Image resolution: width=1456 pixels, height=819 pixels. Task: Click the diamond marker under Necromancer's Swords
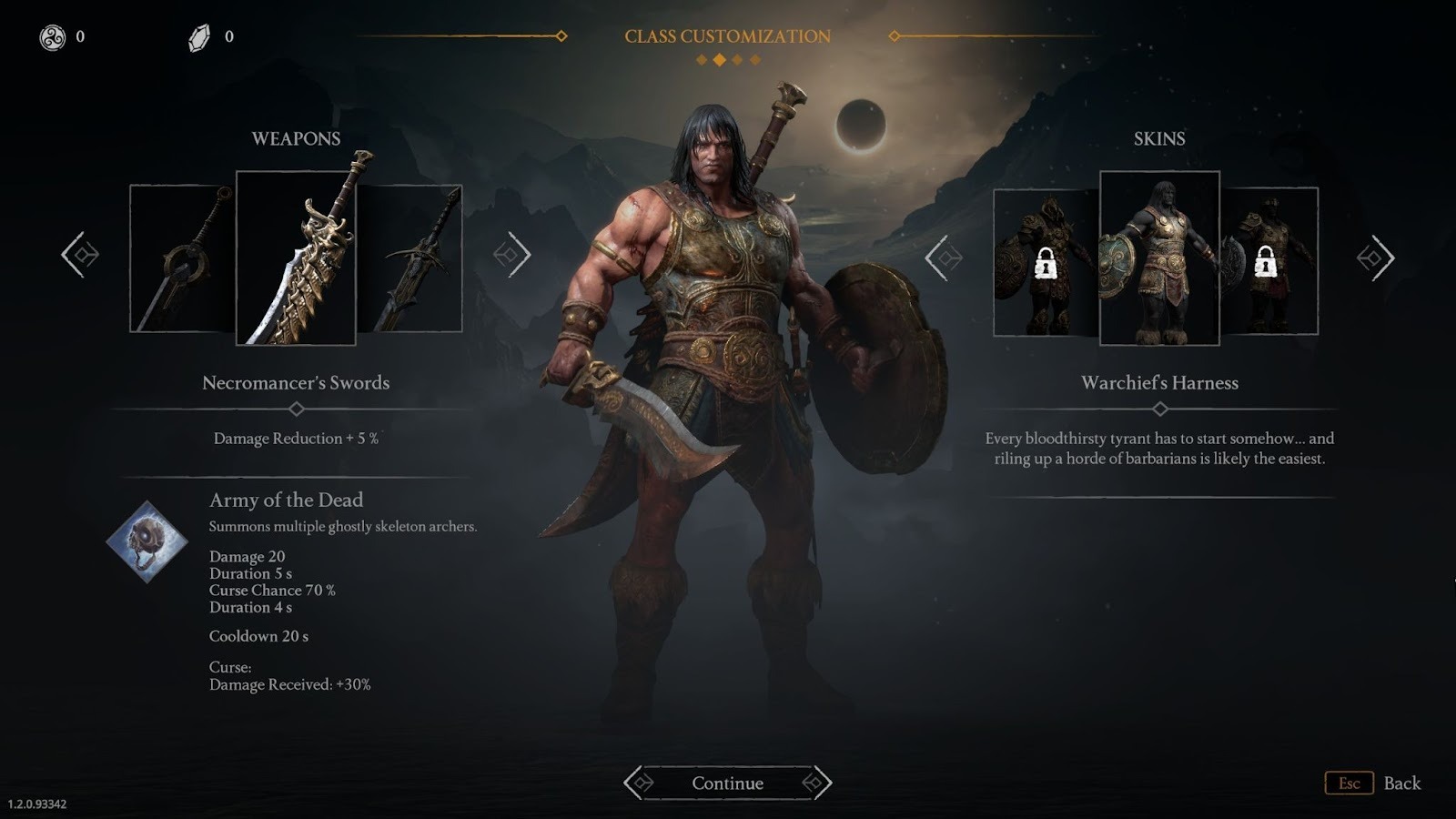point(296,409)
